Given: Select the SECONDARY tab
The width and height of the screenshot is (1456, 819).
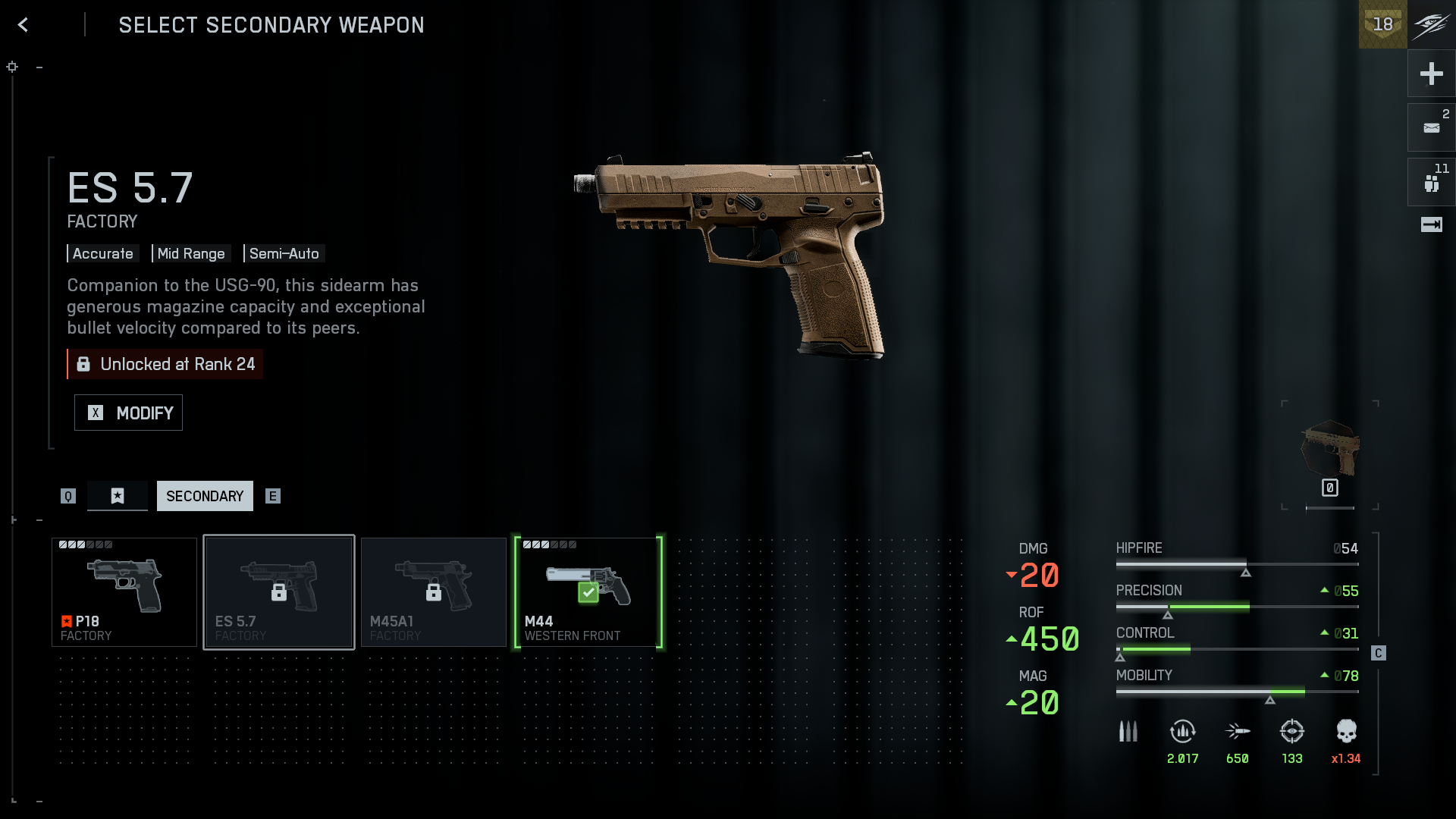Looking at the screenshot, I should click(205, 496).
